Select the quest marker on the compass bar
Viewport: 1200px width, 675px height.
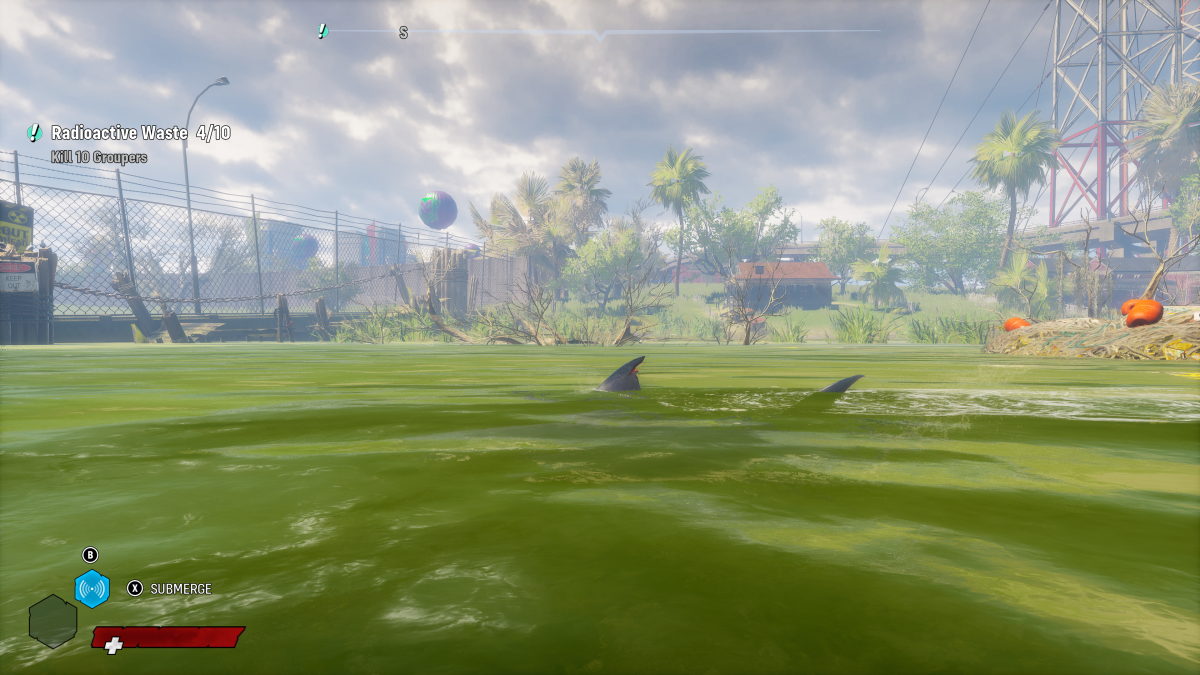(322, 31)
